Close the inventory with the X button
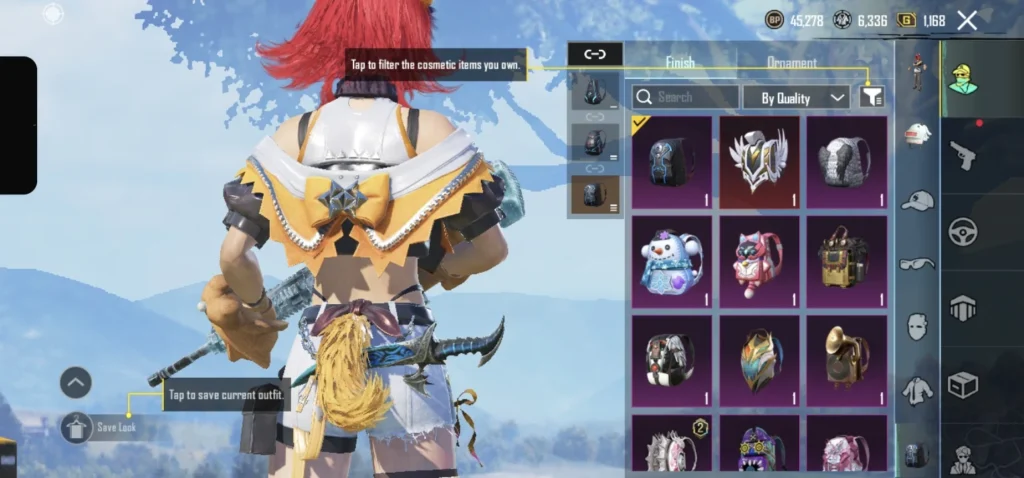This screenshot has width=1024, height=478. pos(967,20)
